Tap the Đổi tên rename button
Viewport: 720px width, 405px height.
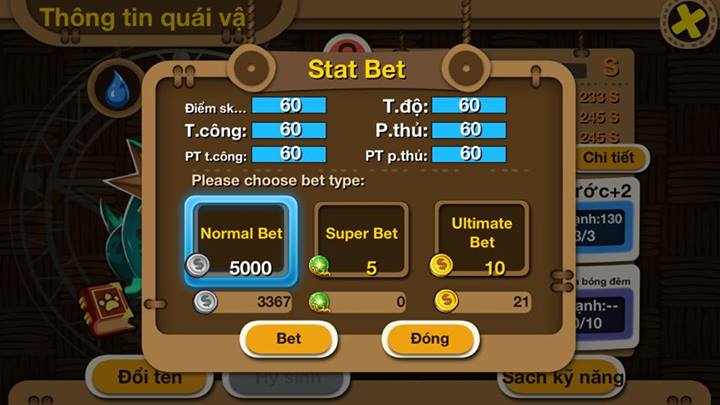[150, 378]
